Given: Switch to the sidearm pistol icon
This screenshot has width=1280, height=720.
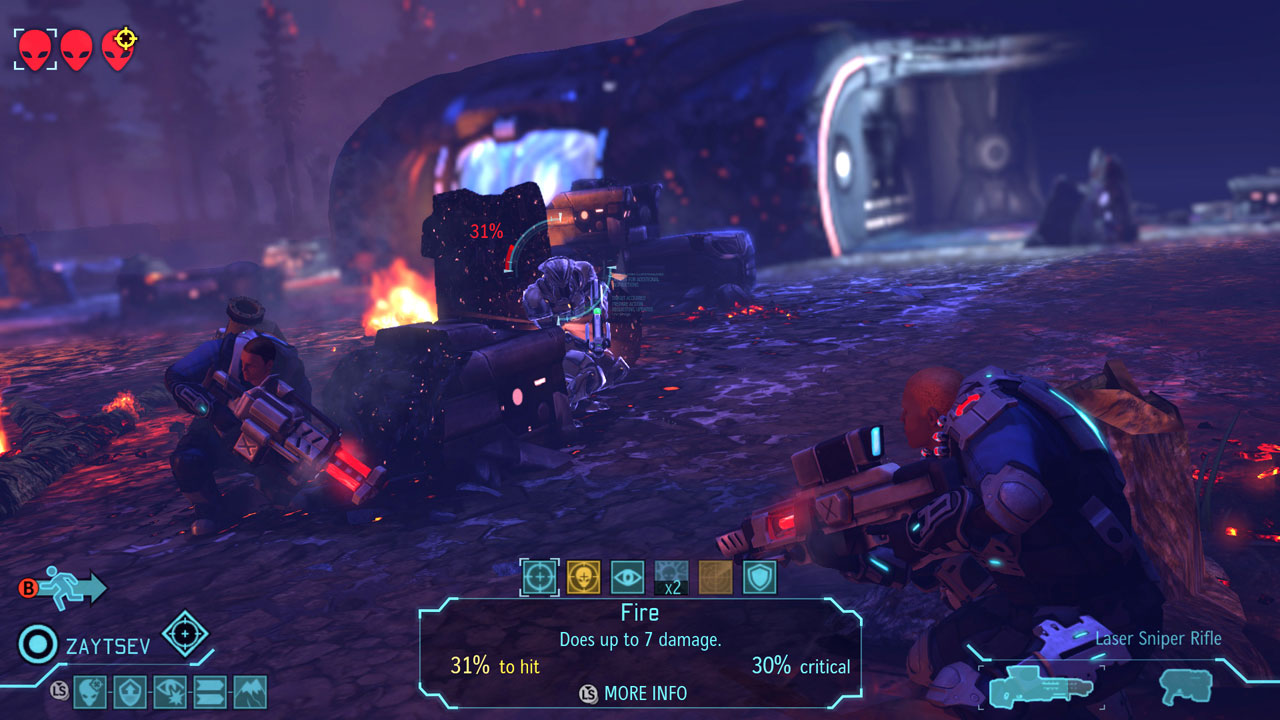Looking at the screenshot, I should click(1186, 687).
